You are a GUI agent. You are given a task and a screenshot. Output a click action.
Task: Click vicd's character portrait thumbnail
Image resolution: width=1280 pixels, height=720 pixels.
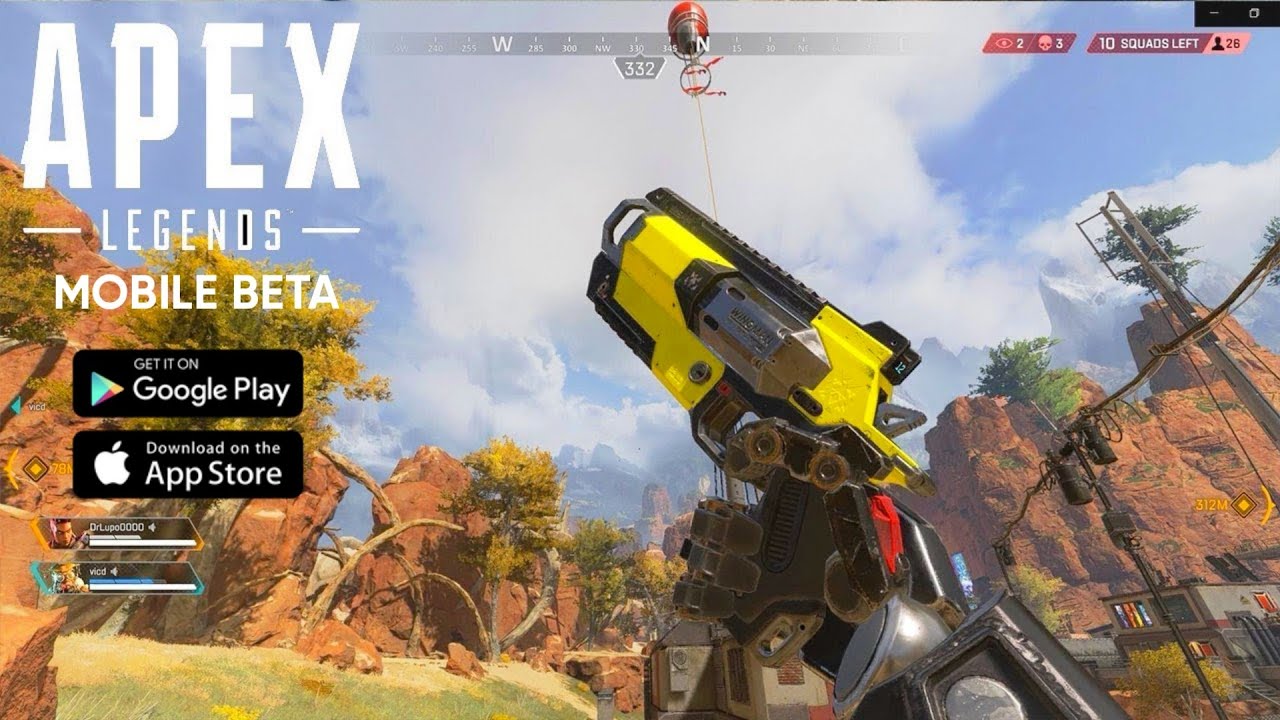[x=67, y=577]
